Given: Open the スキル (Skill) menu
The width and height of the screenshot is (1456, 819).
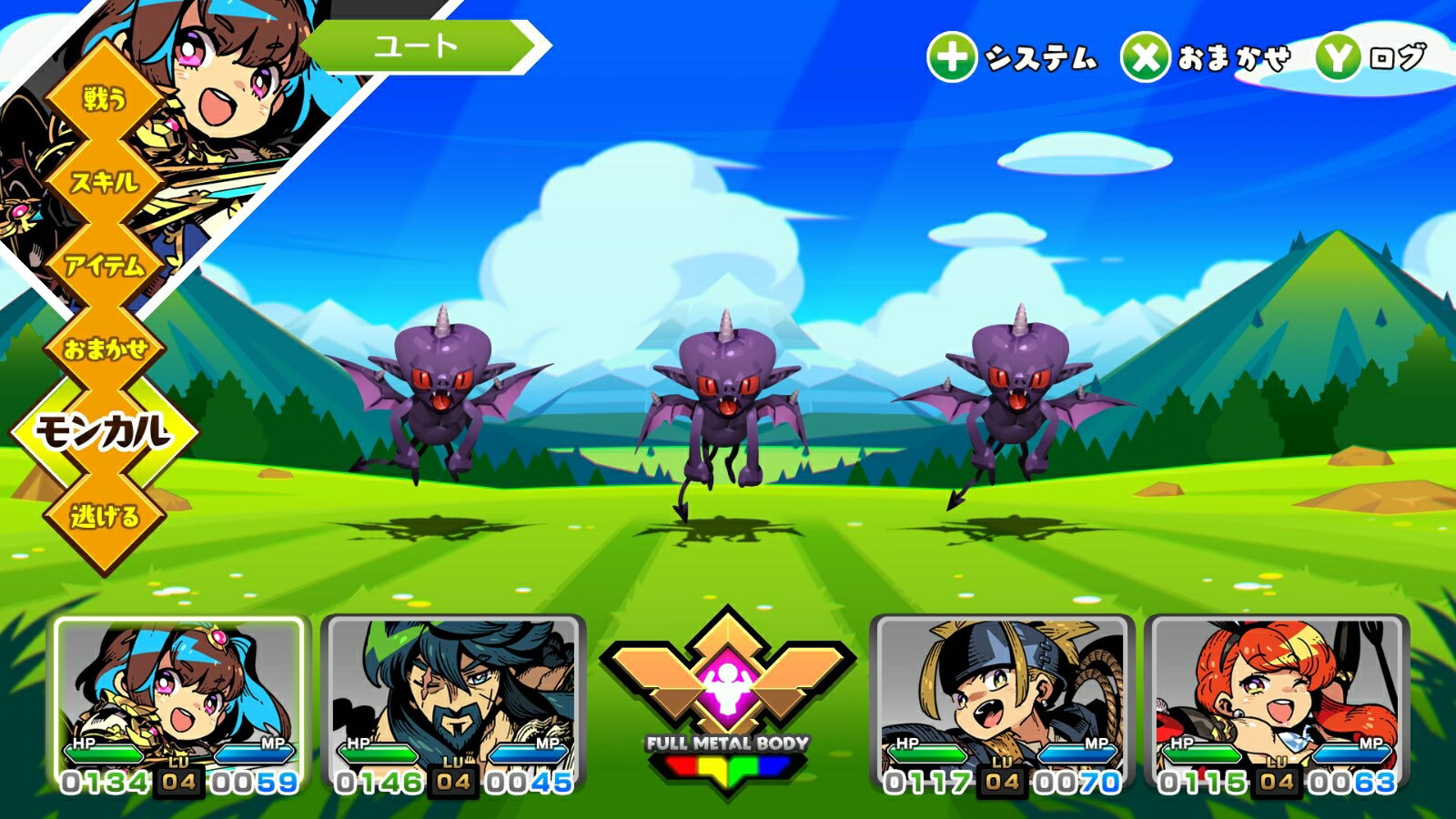Looking at the screenshot, I should click(x=106, y=181).
